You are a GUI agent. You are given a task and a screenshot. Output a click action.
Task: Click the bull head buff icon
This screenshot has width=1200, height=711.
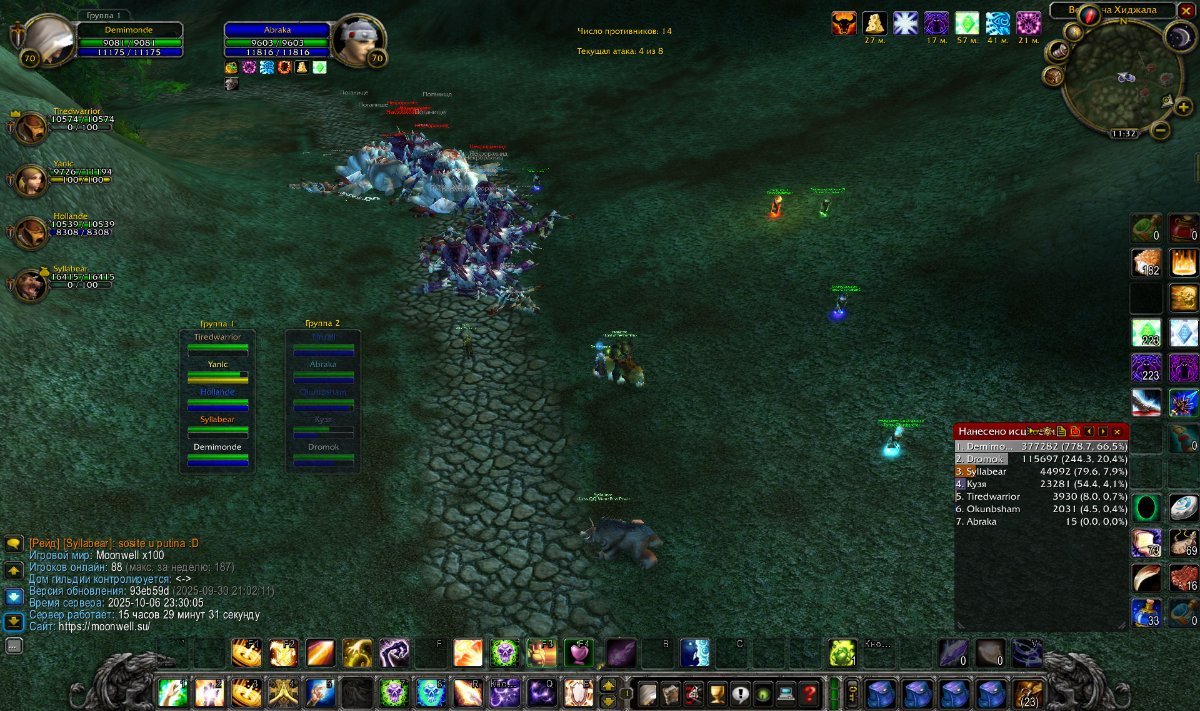844,23
